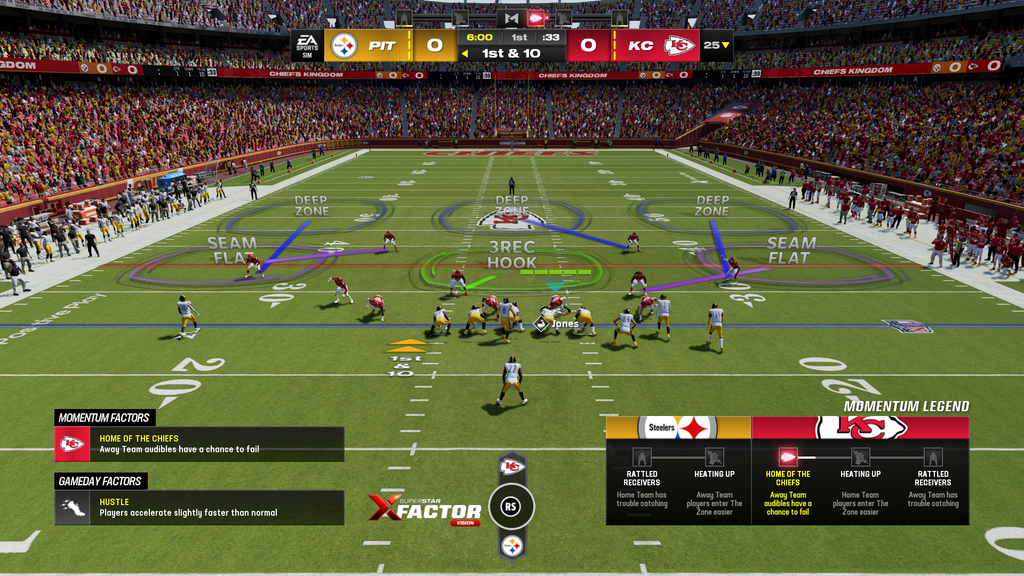1024x576 pixels.
Task: Select the Hustle gameday factor row
Action: tap(199, 508)
